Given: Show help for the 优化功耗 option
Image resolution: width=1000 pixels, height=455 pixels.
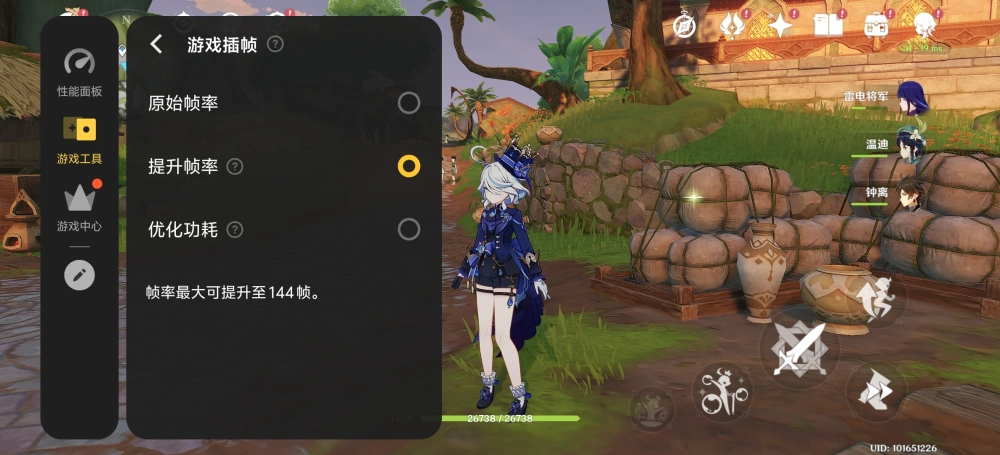Looking at the screenshot, I should pyautogui.click(x=235, y=230).
